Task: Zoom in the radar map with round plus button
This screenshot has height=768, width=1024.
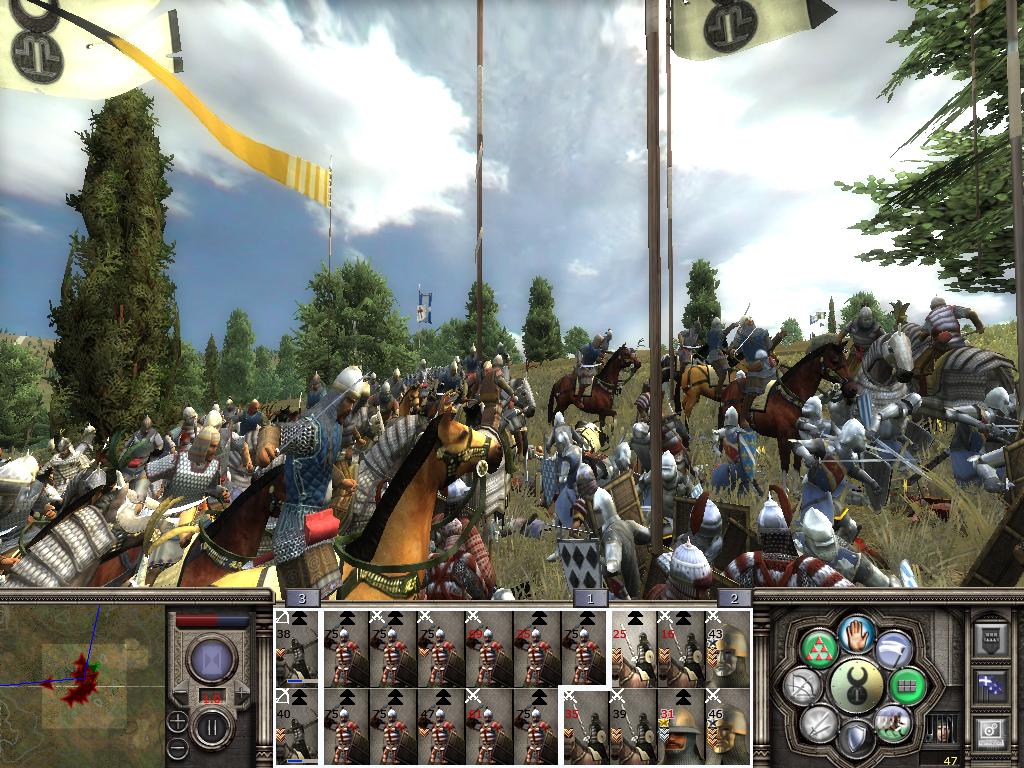Action: (x=177, y=720)
